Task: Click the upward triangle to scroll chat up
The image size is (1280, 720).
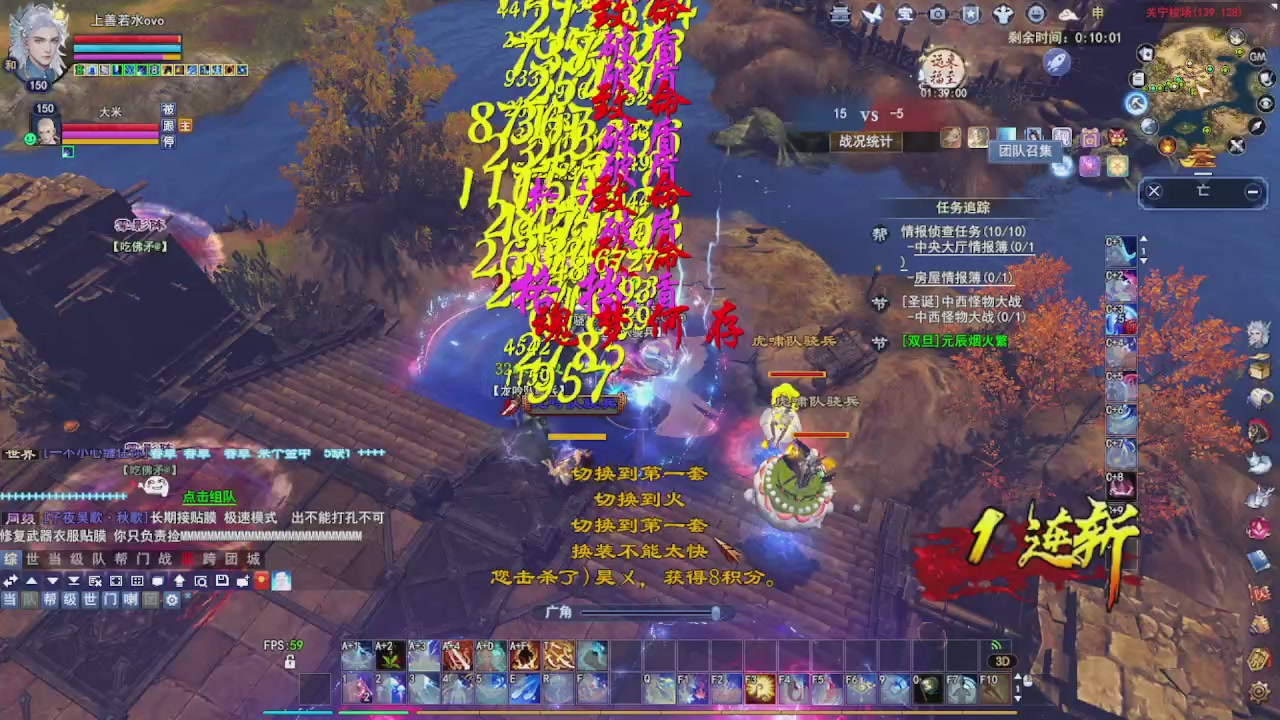Action: (x=31, y=580)
